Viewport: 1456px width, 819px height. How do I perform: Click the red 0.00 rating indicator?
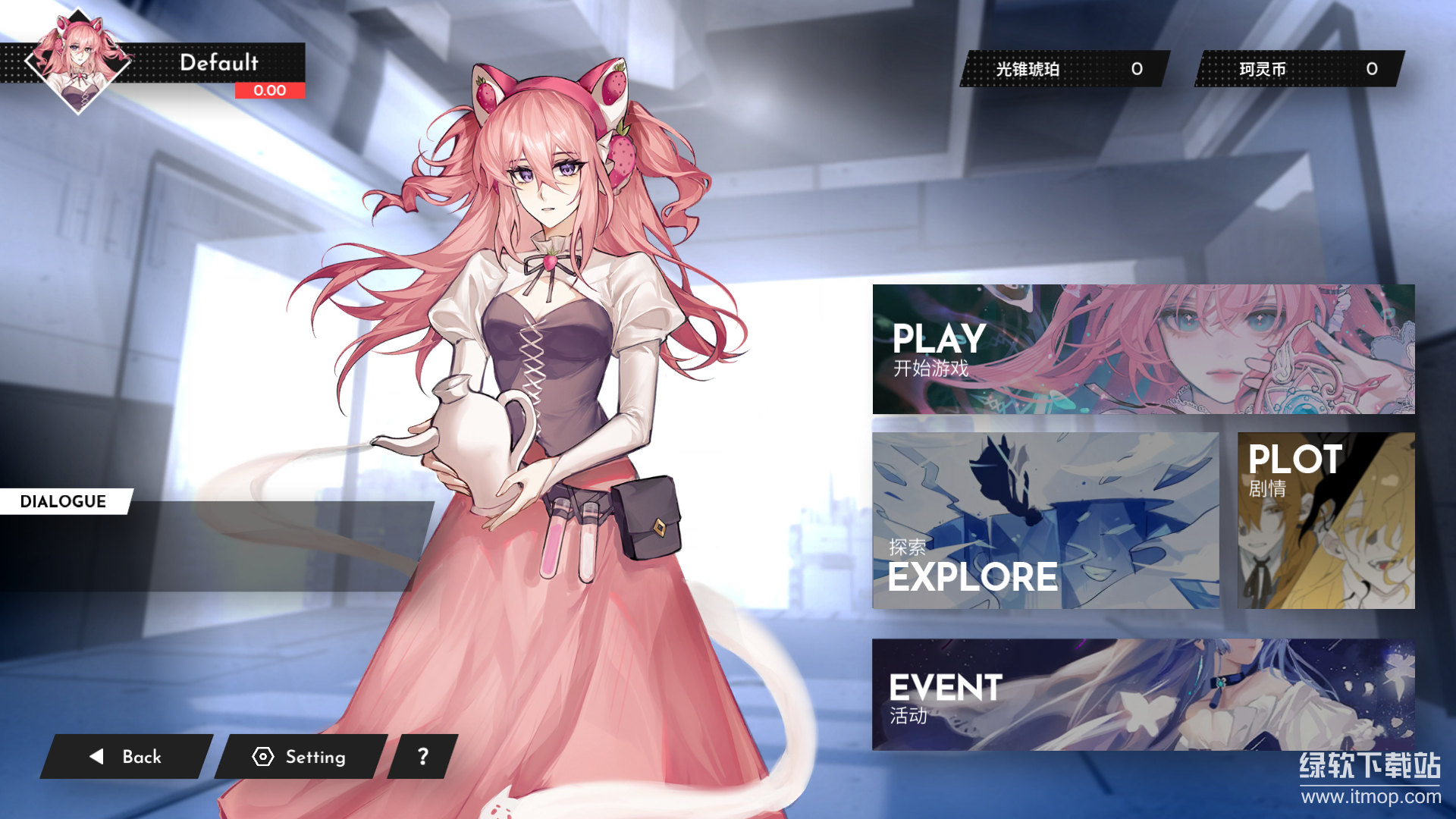tap(269, 90)
